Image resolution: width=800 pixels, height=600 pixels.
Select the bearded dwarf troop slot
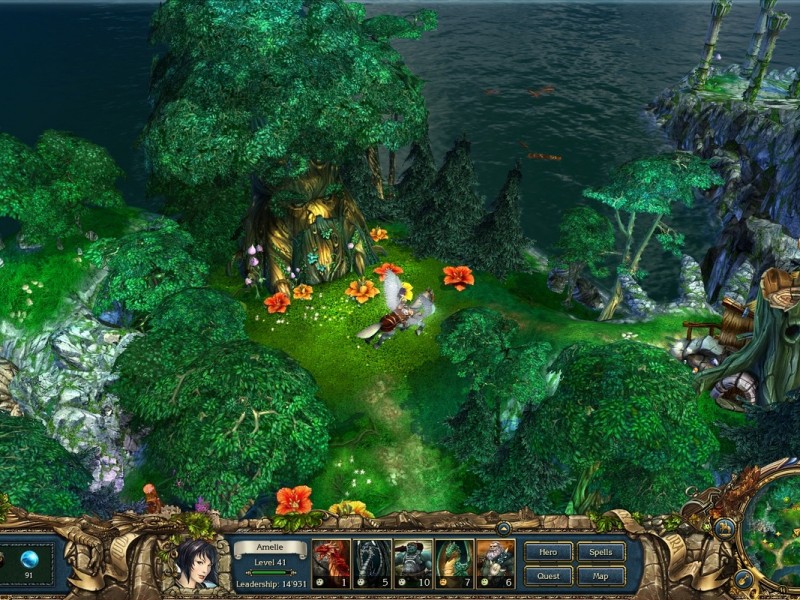495,563
